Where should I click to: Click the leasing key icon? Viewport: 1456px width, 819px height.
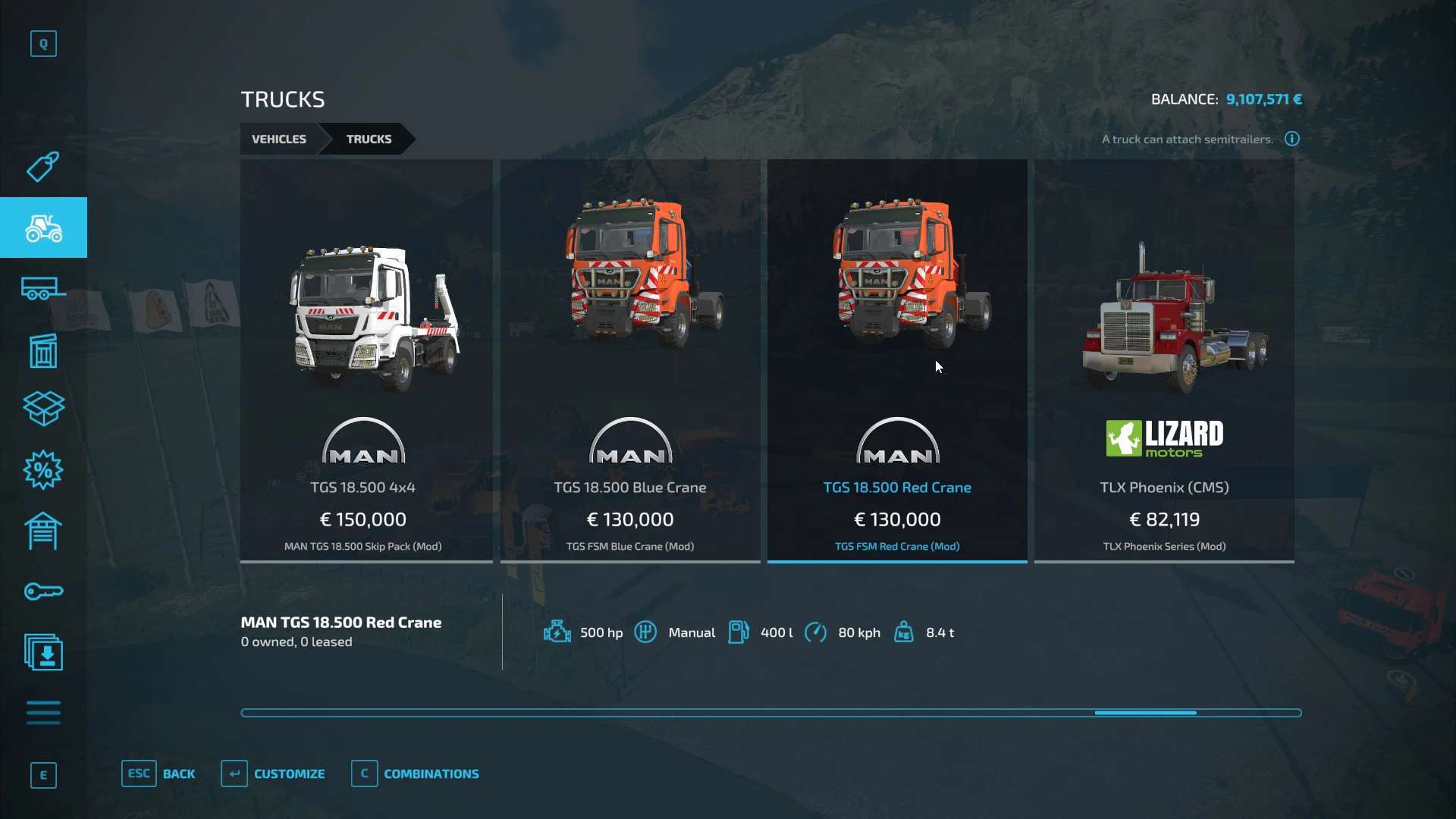point(43,591)
